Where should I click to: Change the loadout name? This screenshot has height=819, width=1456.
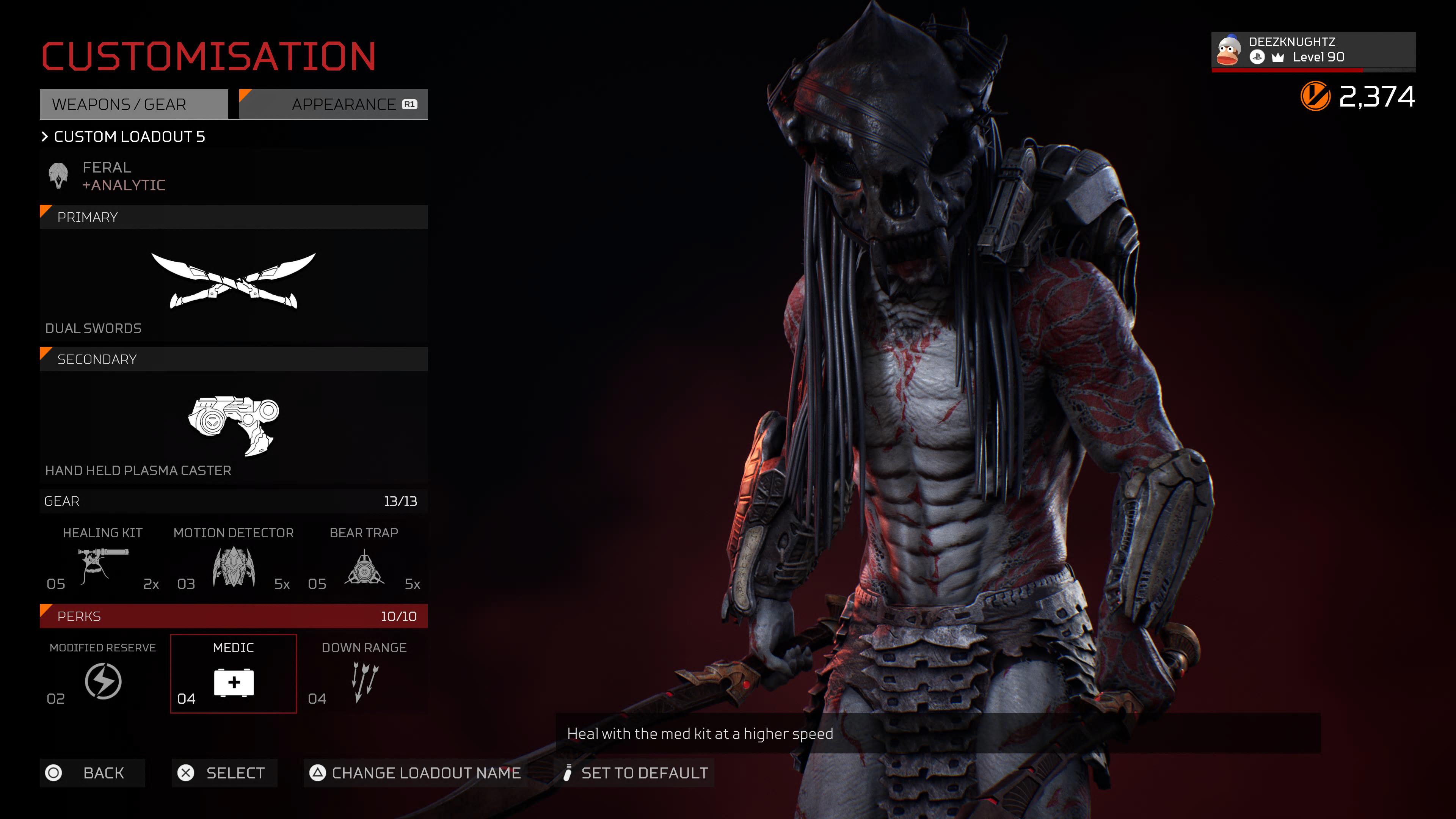416,773
